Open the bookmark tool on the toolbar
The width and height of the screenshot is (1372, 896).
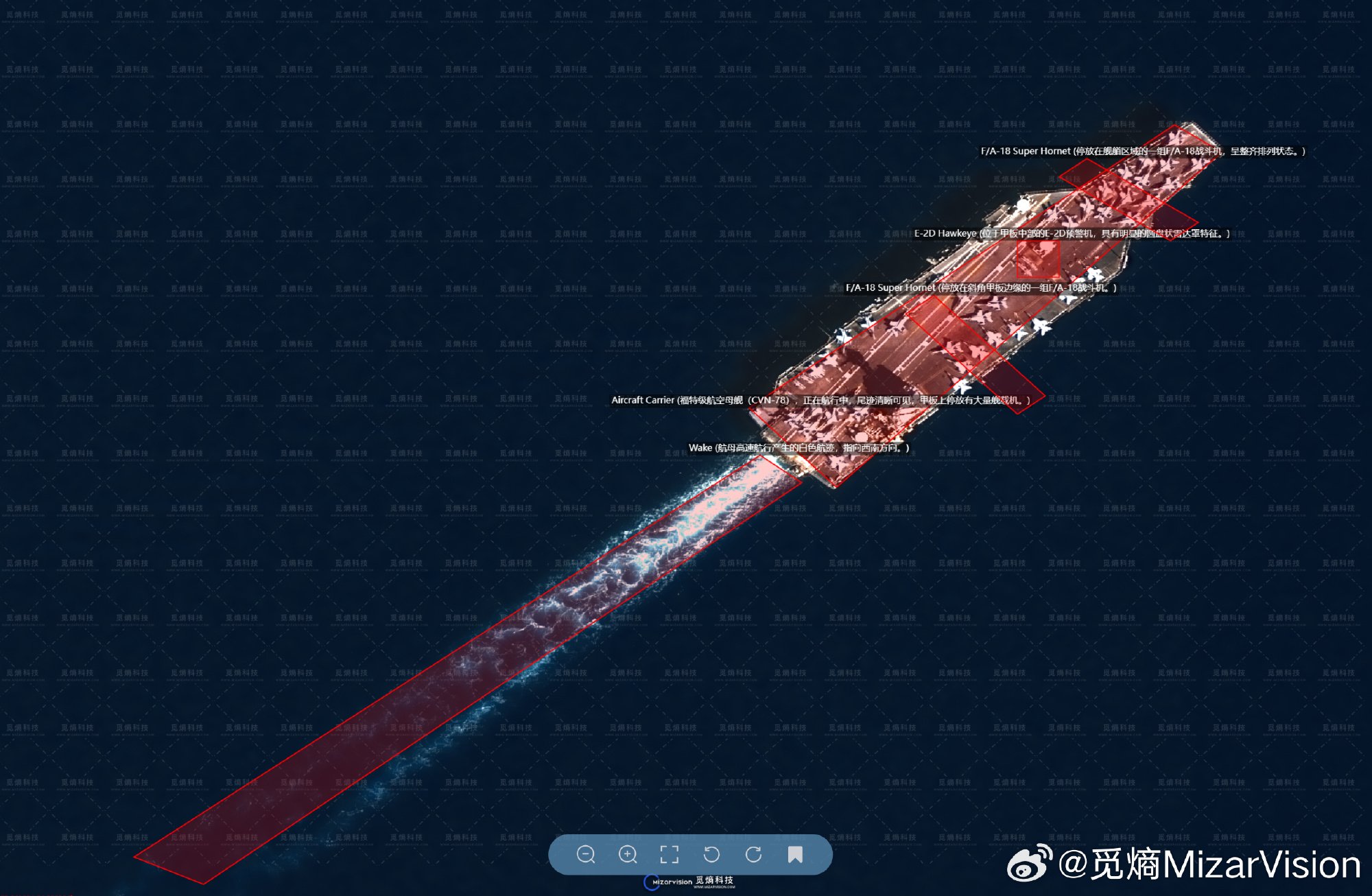pyautogui.click(x=796, y=854)
